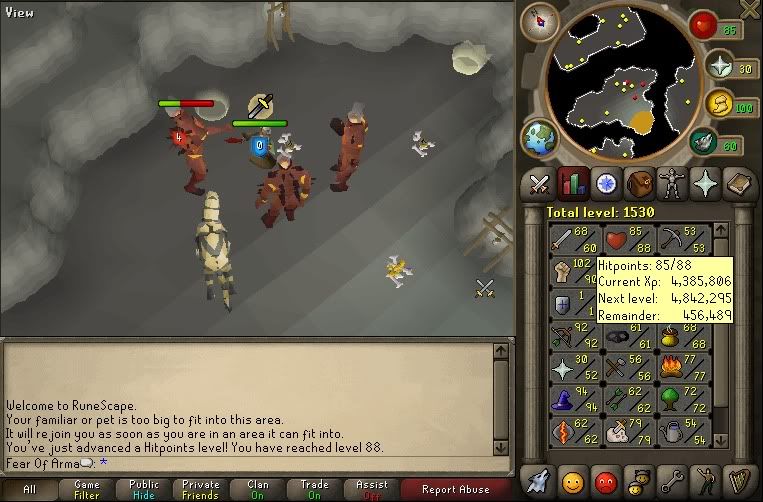This screenshot has width=763, height=502.
Task: Toggle the Trade chat filter
Action: pos(314,489)
